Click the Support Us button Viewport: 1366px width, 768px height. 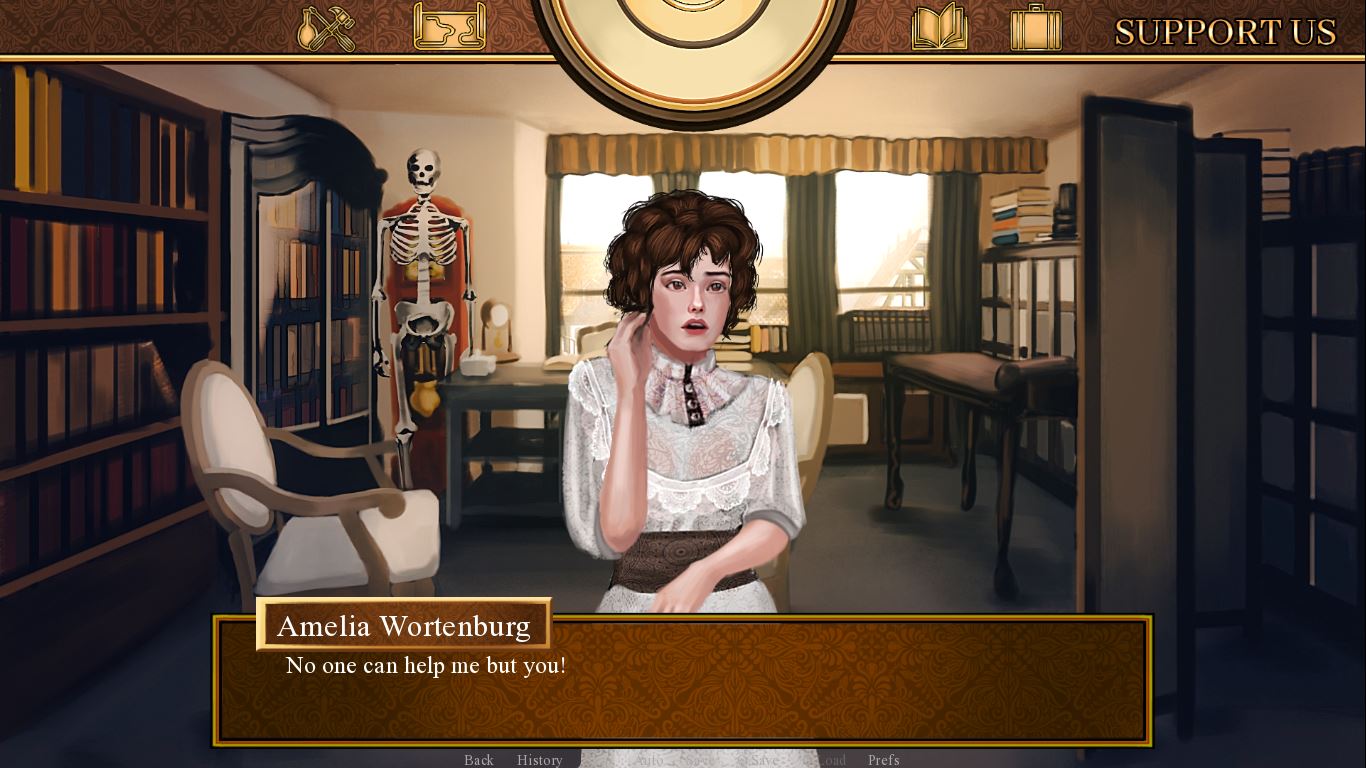click(1225, 32)
